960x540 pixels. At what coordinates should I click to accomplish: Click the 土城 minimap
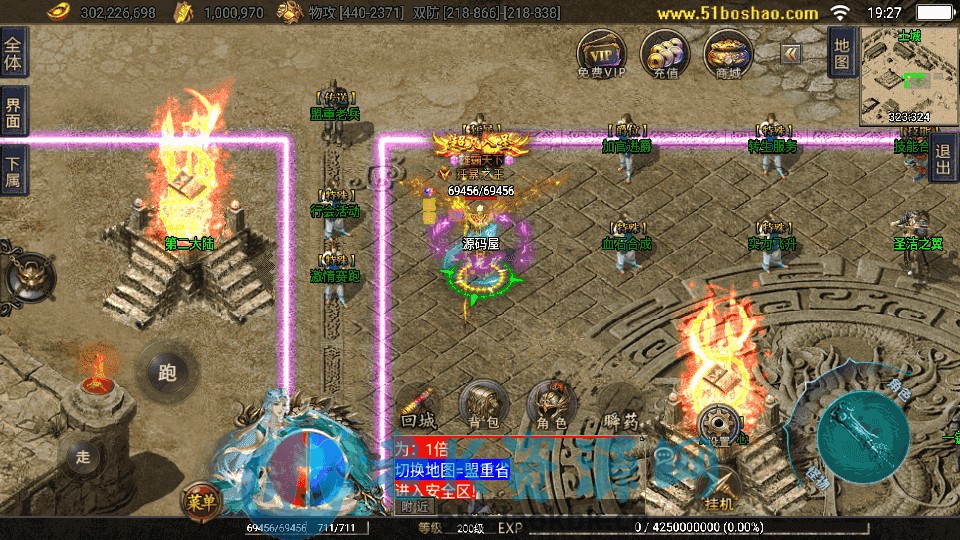pyautogui.click(x=908, y=75)
